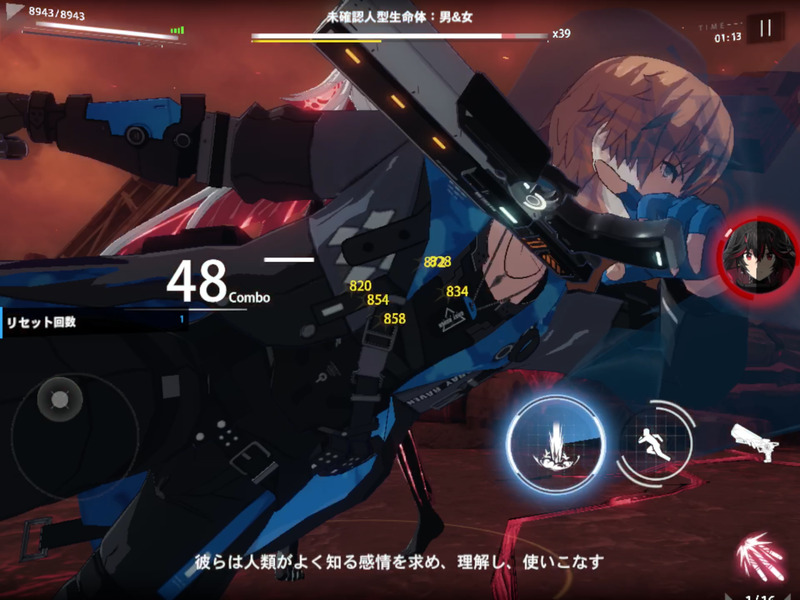Tap the running-figure dodge button
This screenshot has height=600, width=800.
(x=657, y=440)
